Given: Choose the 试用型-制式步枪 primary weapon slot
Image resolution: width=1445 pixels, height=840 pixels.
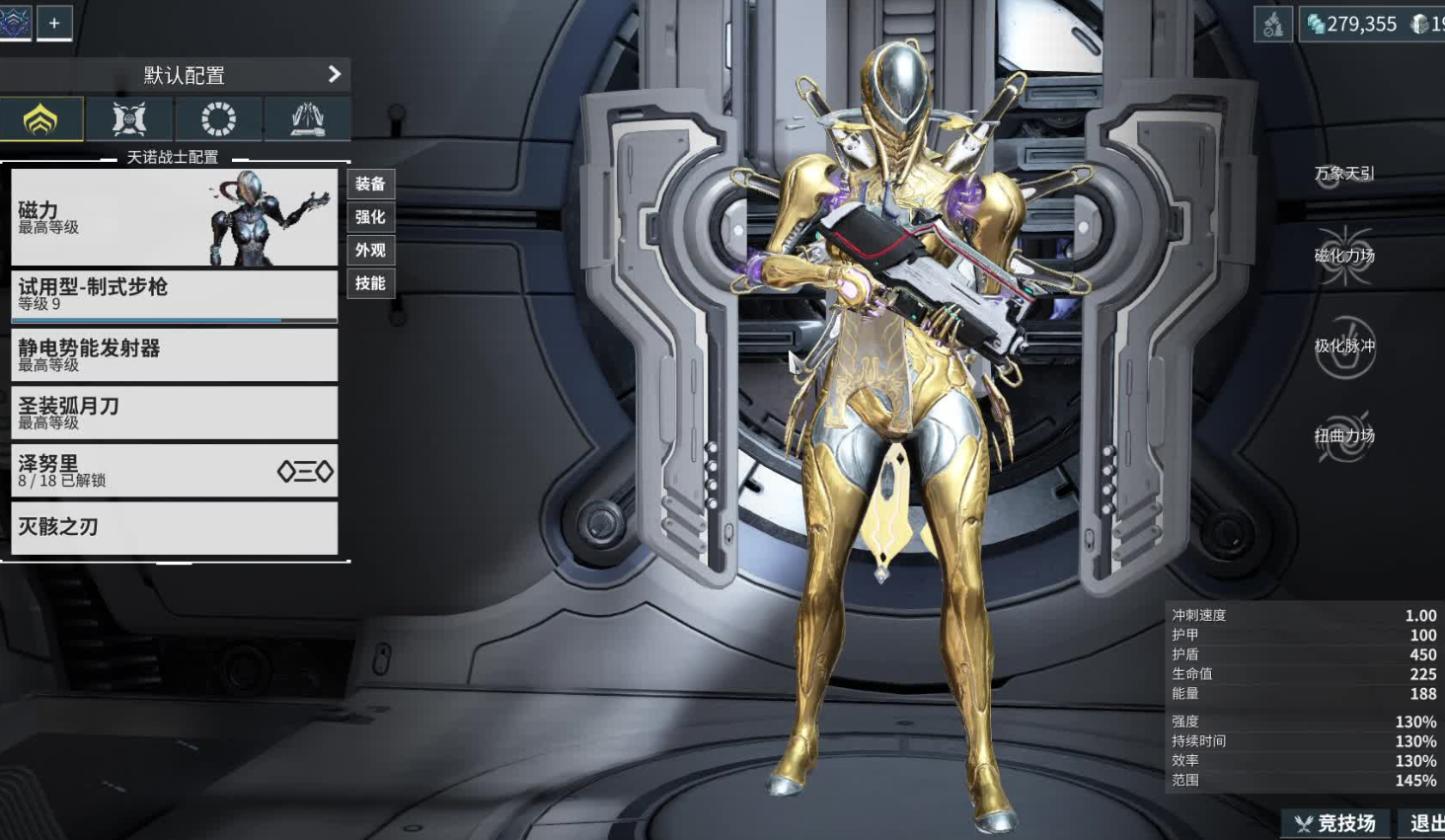Looking at the screenshot, I should pos(174,294).
